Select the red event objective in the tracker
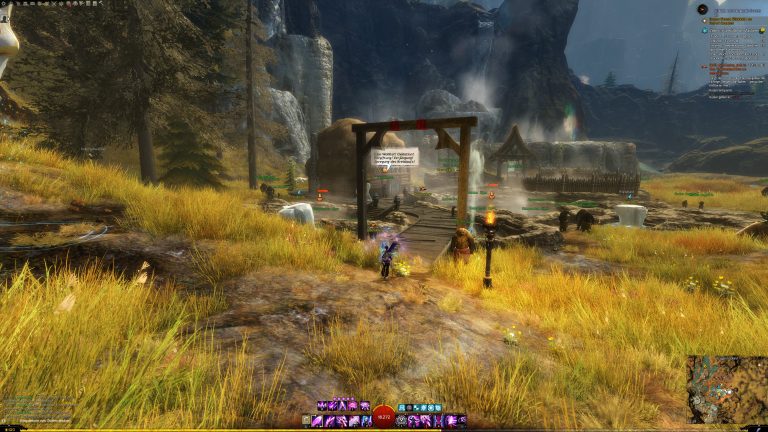The height and width of the screenshot is (432, 768). tap(733, 68)
